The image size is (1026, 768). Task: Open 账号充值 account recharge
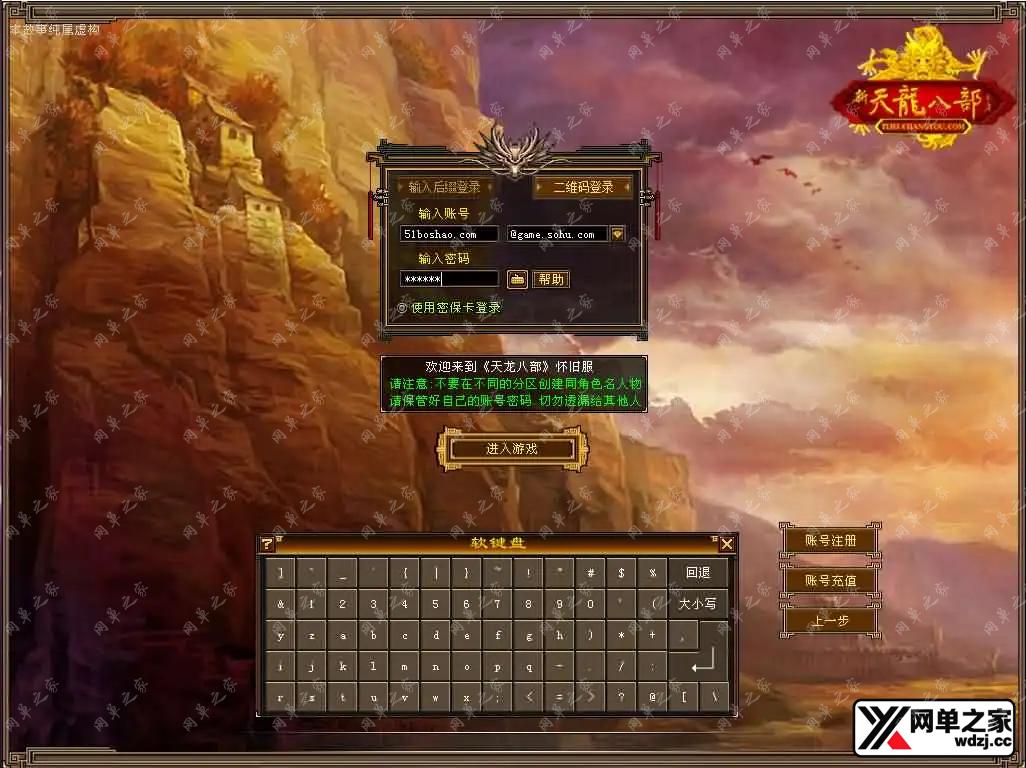point(831,580)
